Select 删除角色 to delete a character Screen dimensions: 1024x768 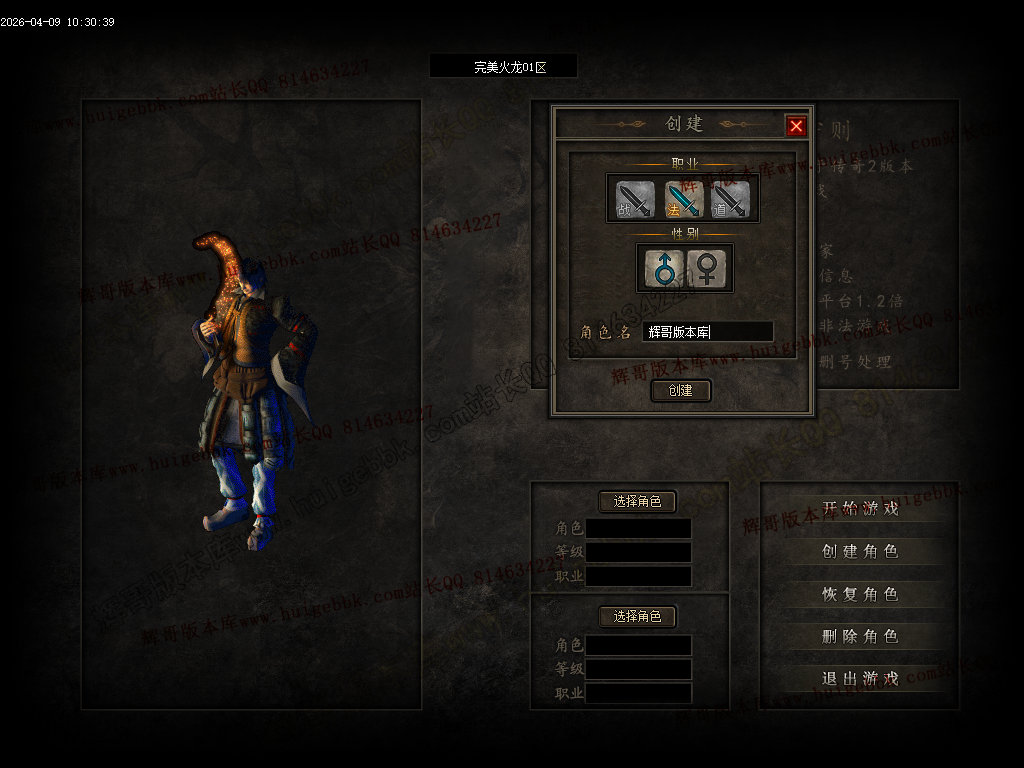(860, 636)
